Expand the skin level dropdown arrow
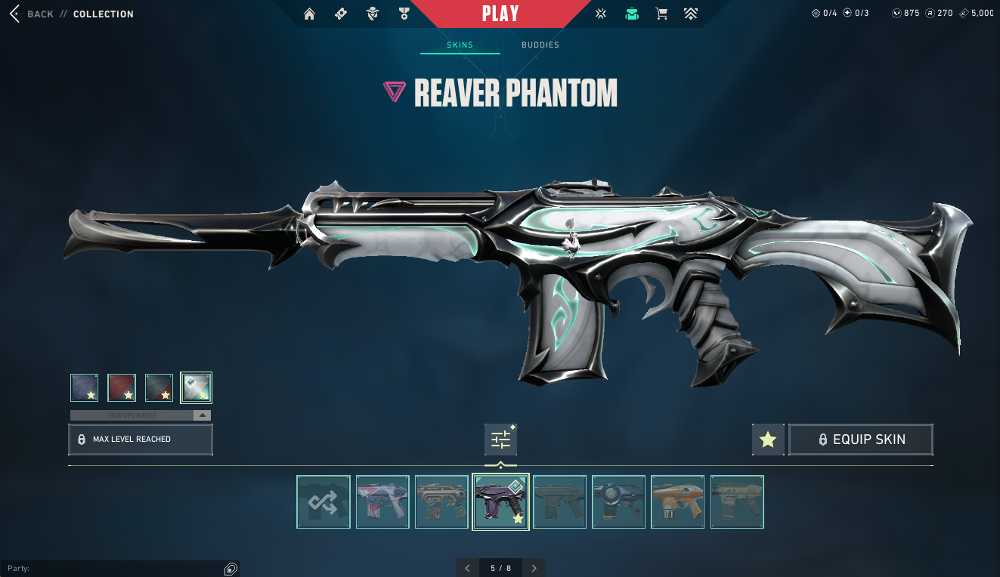 coord(202,415)
